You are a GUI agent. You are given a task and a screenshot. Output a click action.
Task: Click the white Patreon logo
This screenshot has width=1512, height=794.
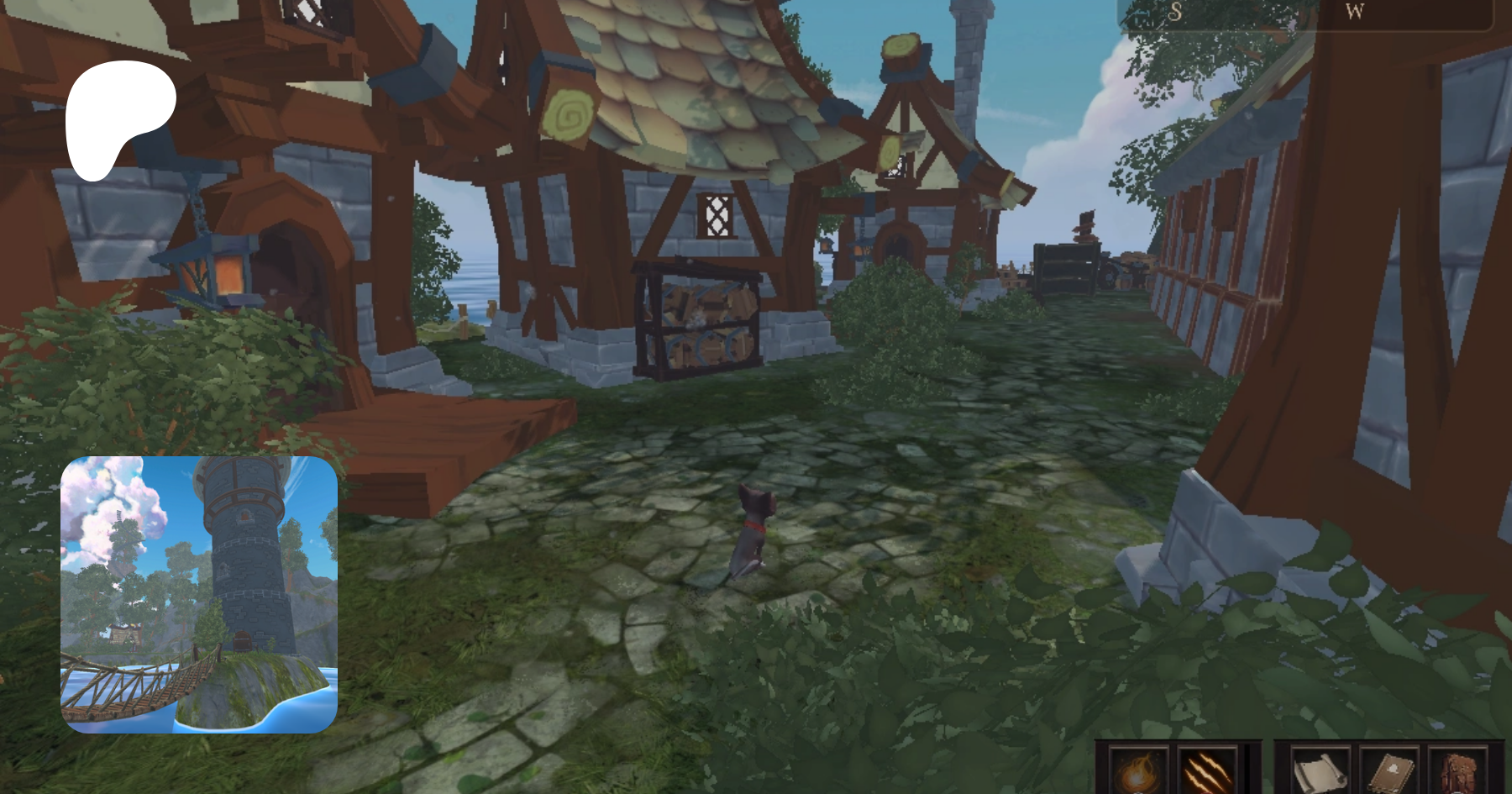pyautogui.click(x=118, y=118)
